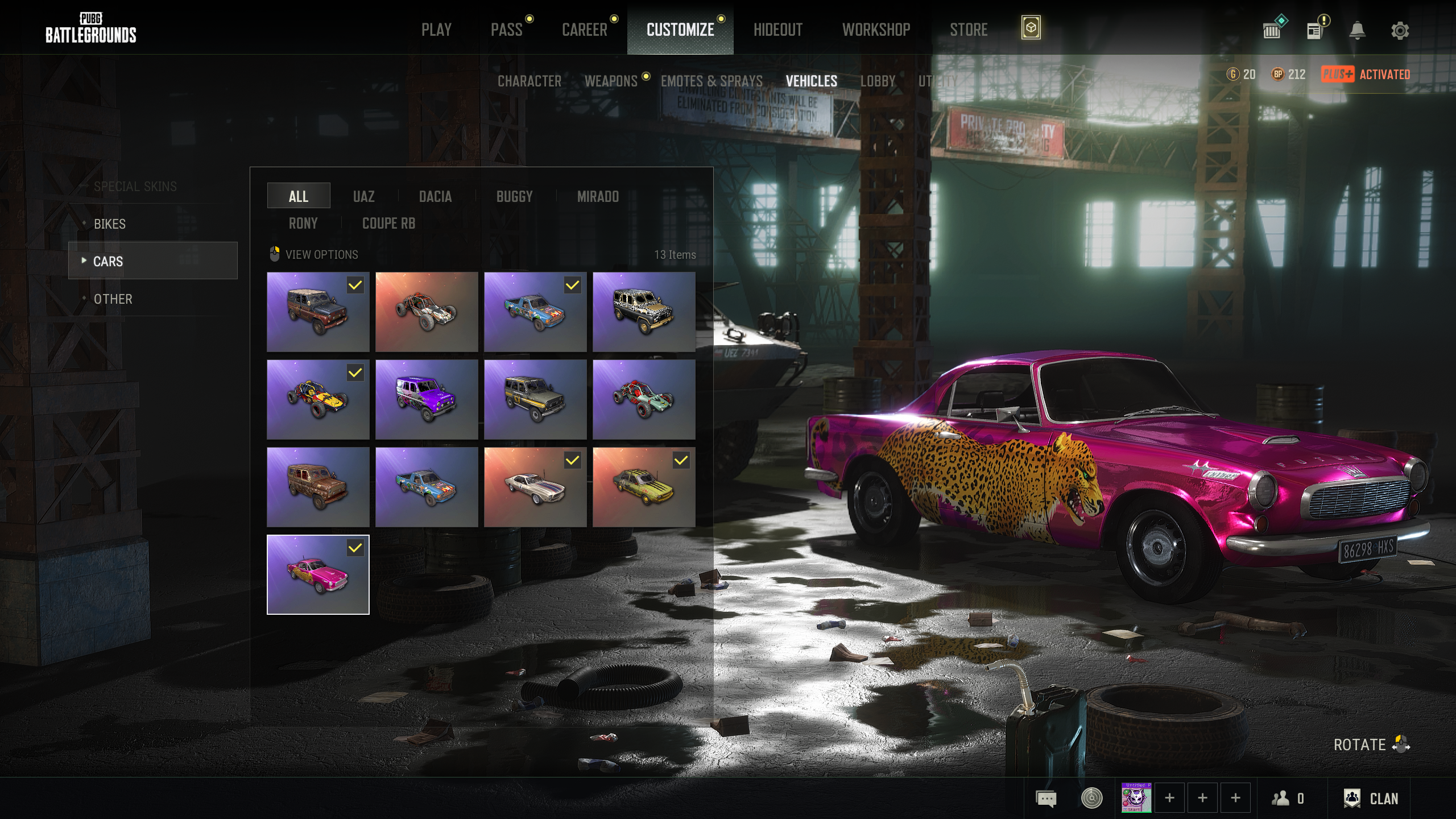The height and width of the screenshot is (819, 1456).
Task: Switch to WEAPONS customization tab
Action: pos(611,81)
